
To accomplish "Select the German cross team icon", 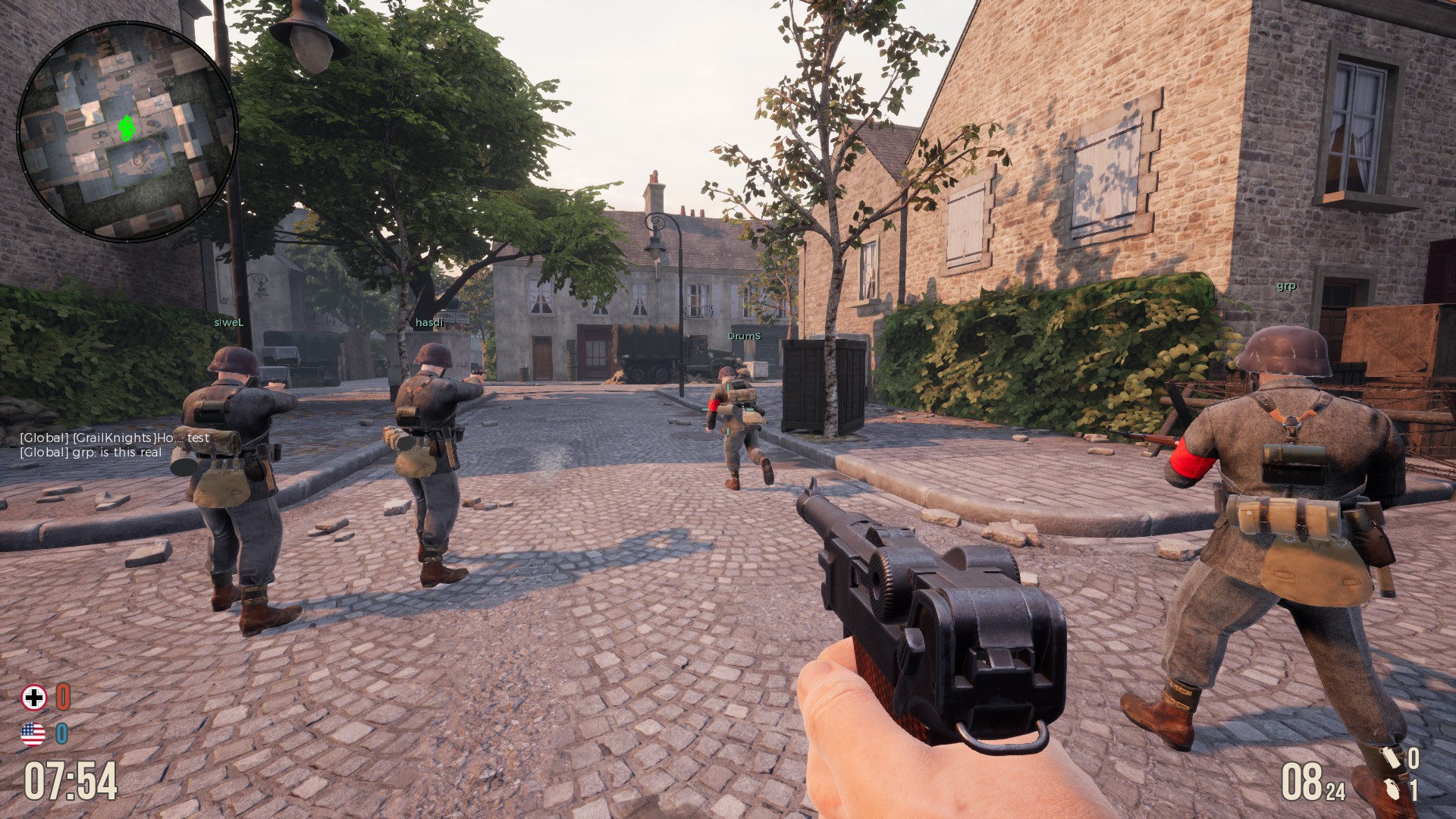I will pos(34,698).
